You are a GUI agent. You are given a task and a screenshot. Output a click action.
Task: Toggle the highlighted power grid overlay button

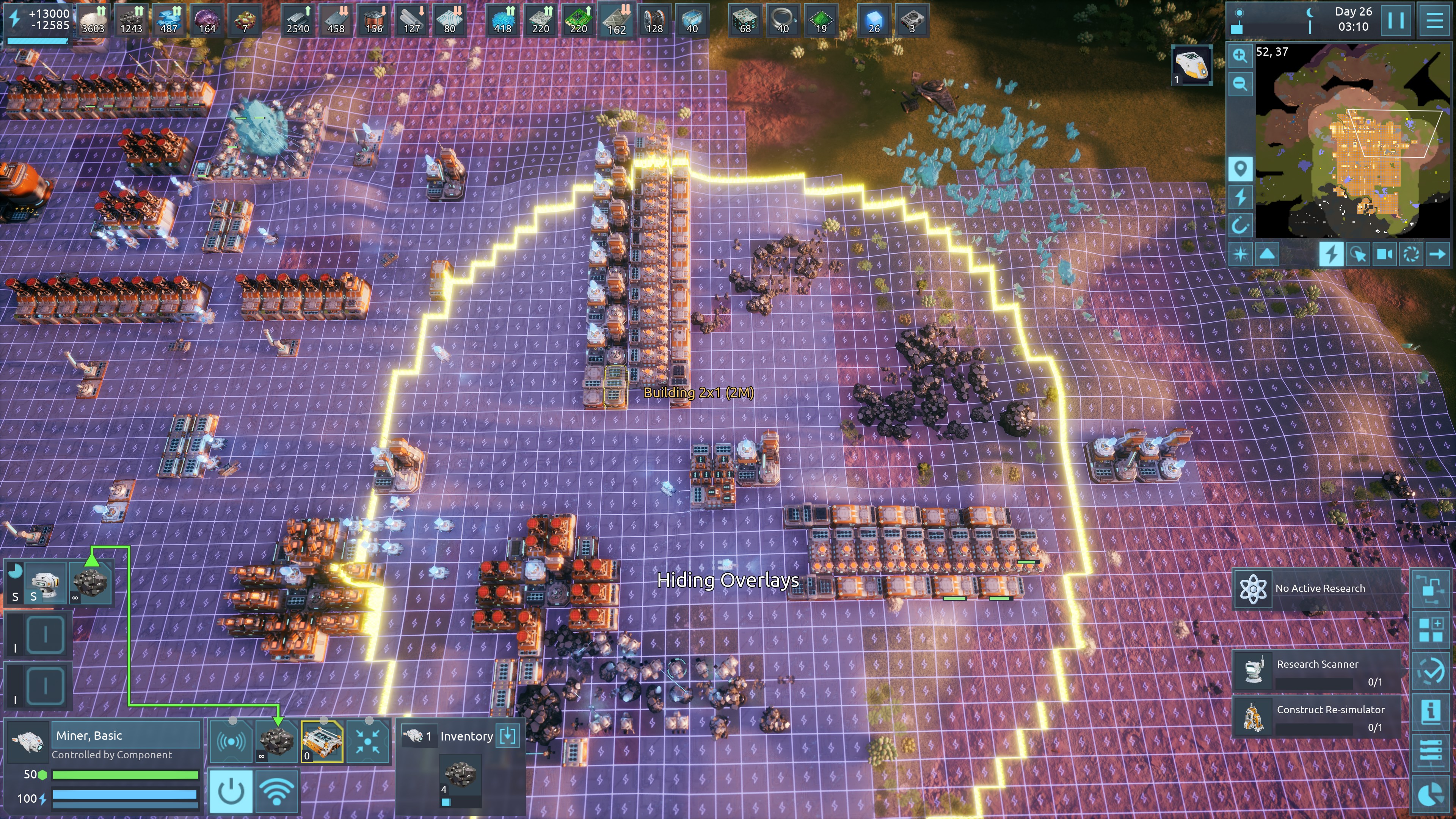[1332, 254]
